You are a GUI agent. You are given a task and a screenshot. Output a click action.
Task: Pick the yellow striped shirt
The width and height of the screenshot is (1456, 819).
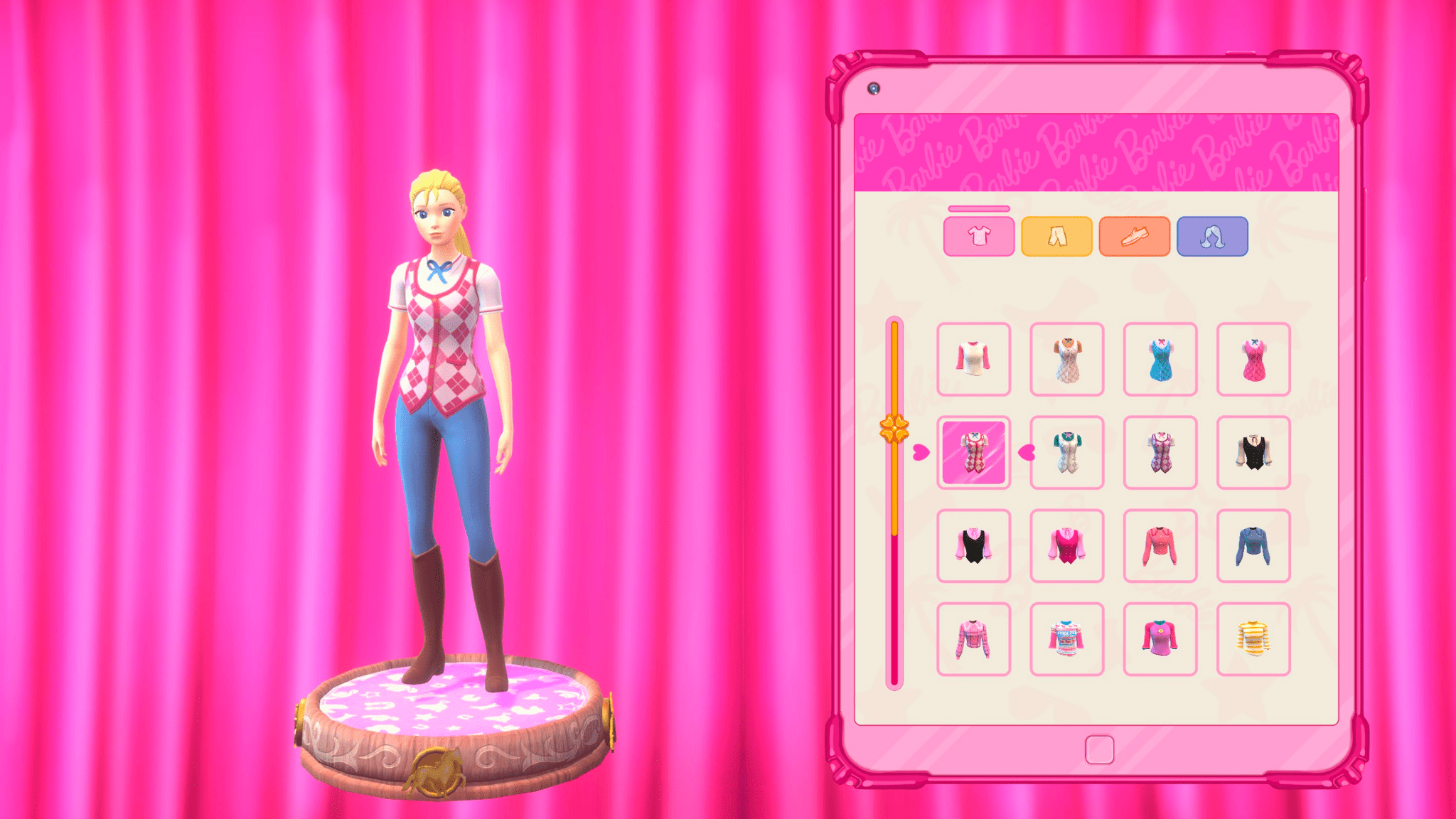click(1253, 638)
